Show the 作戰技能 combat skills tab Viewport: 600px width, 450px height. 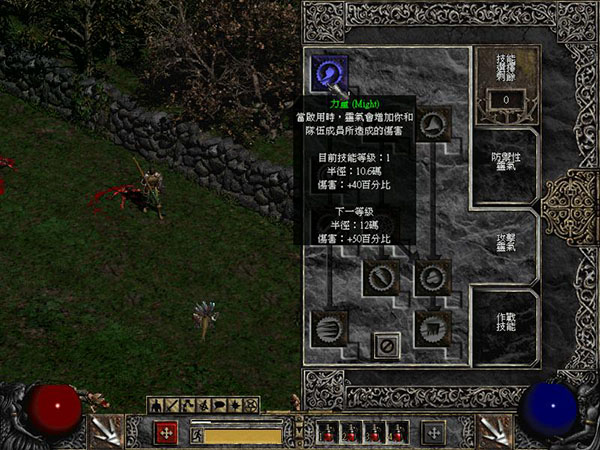pyautogui.click(x=506, y=321)
